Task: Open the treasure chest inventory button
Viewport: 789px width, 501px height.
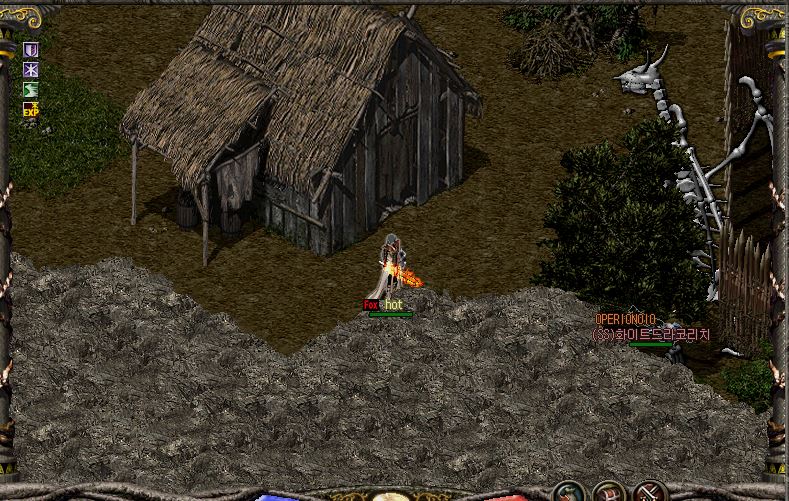Action: click(x=609, y=493)
